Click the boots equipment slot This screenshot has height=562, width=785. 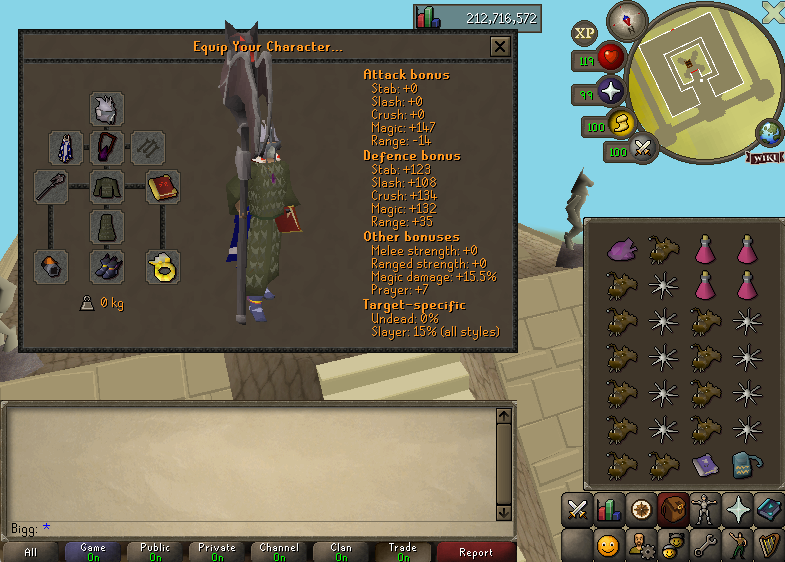(x=107, y=266)
